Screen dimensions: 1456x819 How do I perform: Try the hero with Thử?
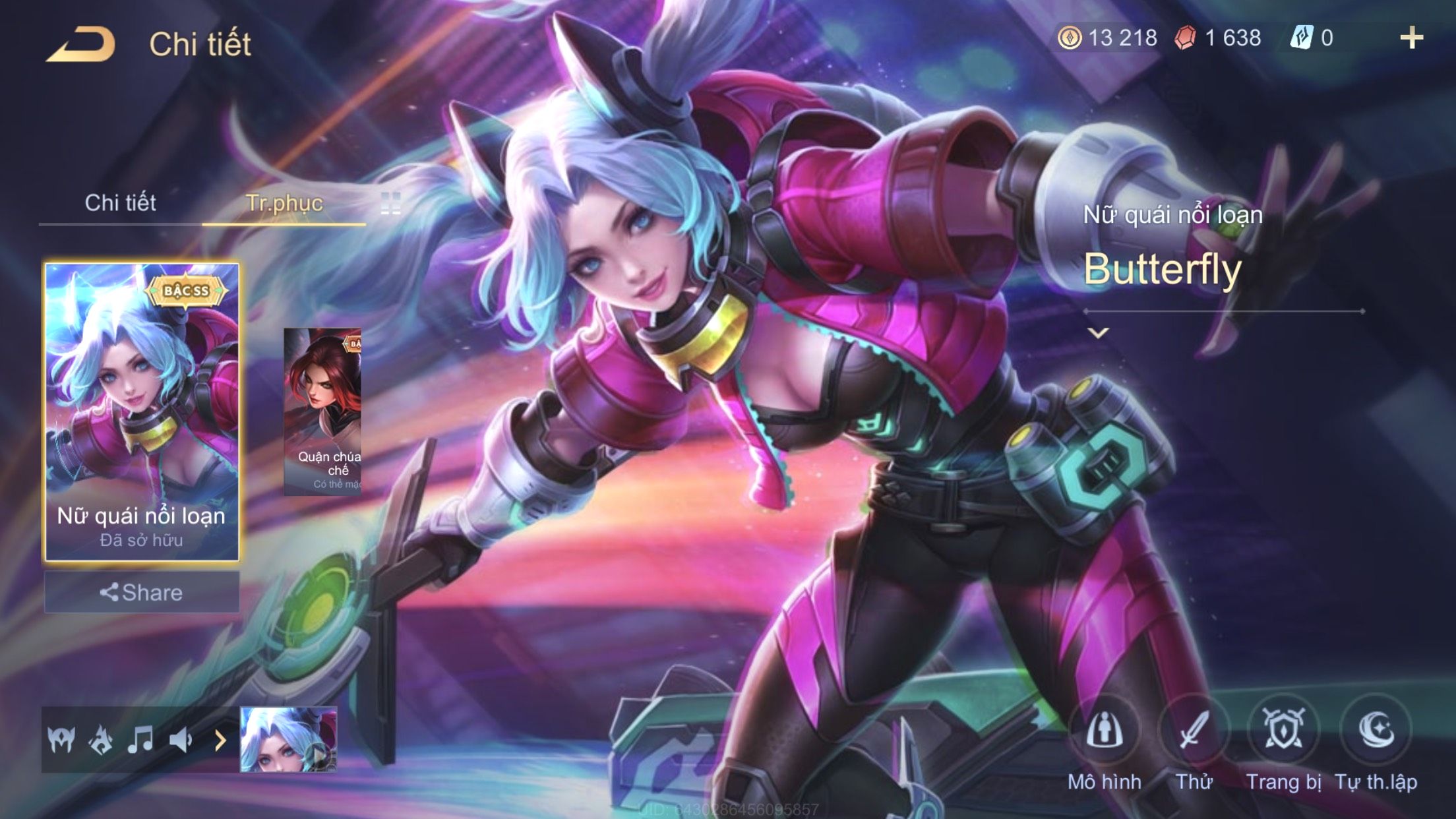click(1194, 731)
